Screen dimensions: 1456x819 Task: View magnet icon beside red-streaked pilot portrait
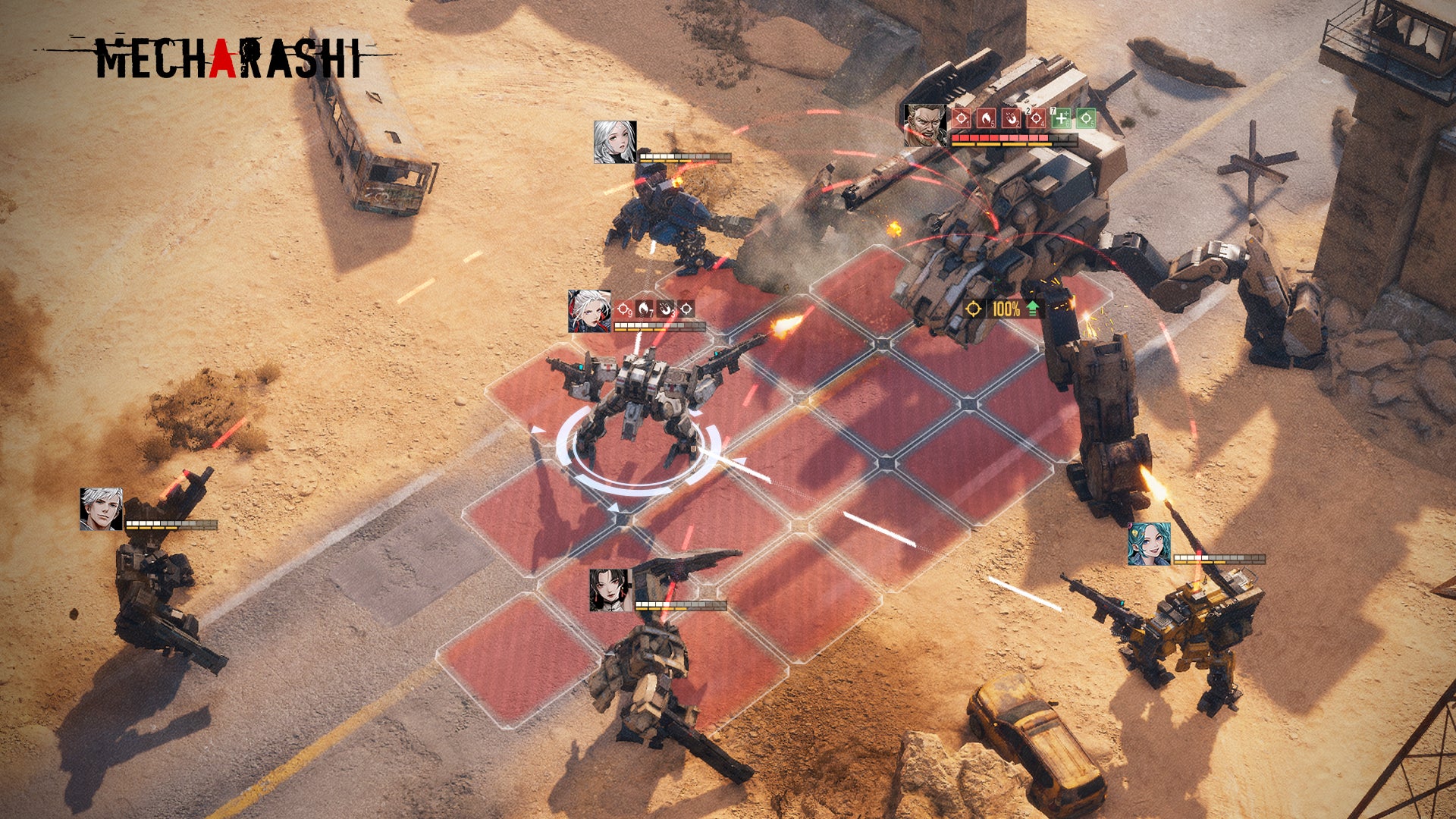pyautogui.click(x=665, y=309)
